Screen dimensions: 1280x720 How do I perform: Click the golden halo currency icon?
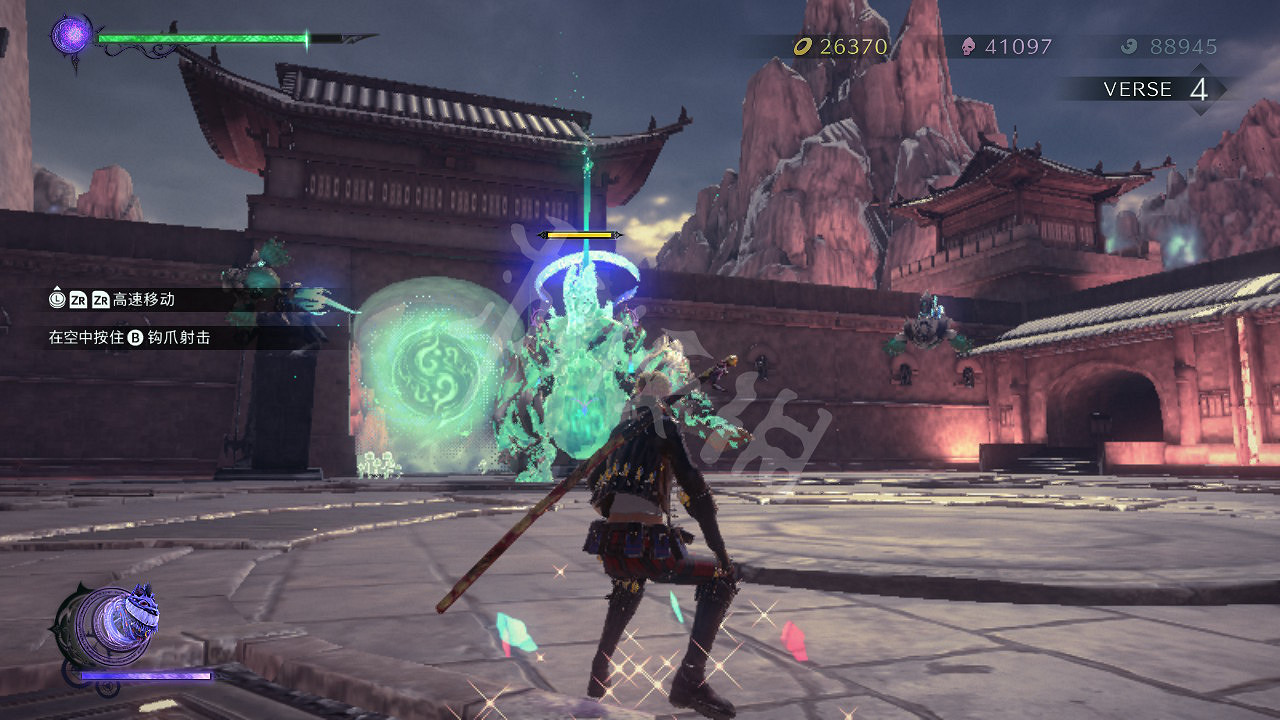[x=803, y=45]
